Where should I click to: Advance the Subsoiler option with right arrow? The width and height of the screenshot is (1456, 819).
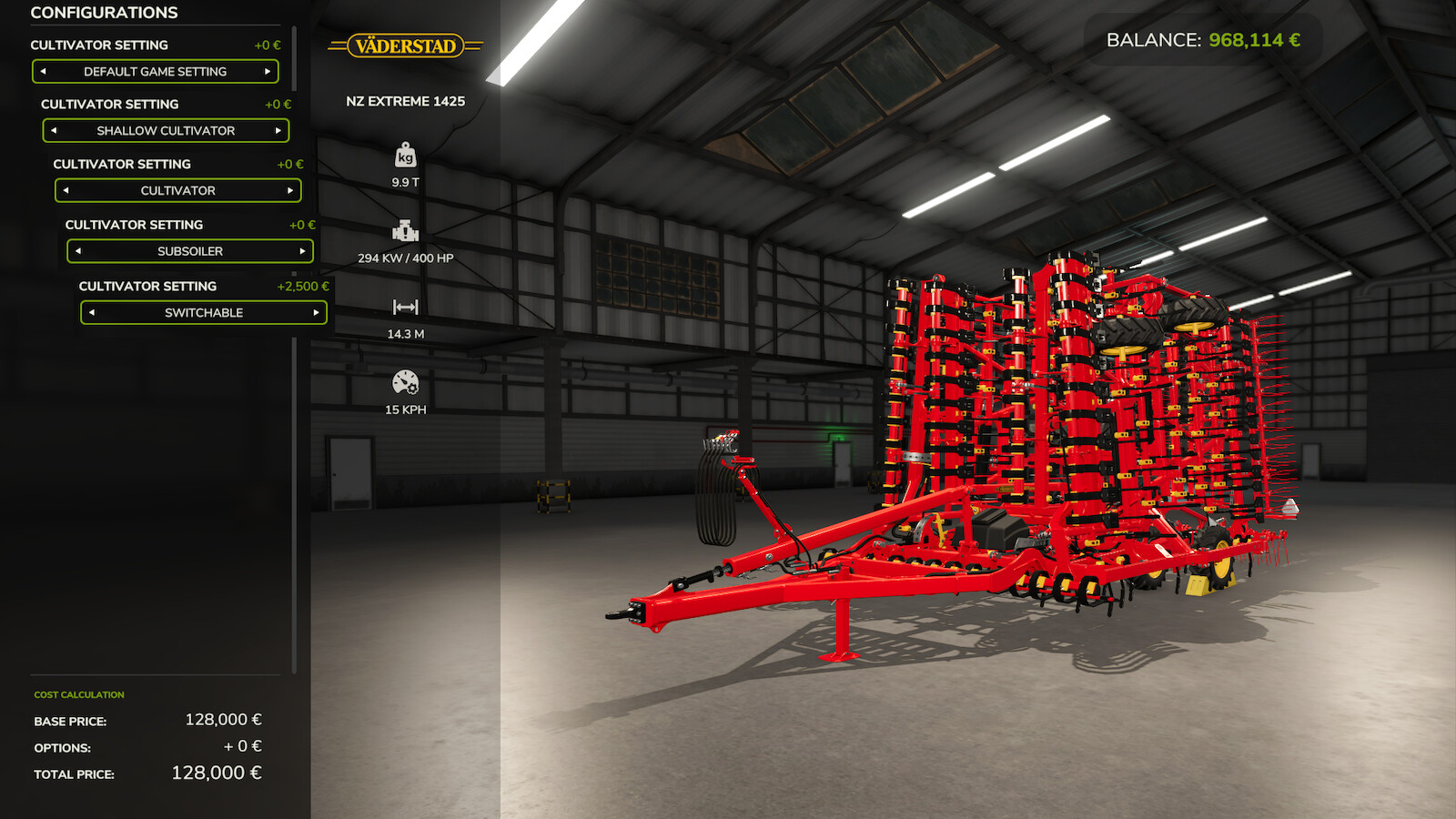(x=303, y=250)
